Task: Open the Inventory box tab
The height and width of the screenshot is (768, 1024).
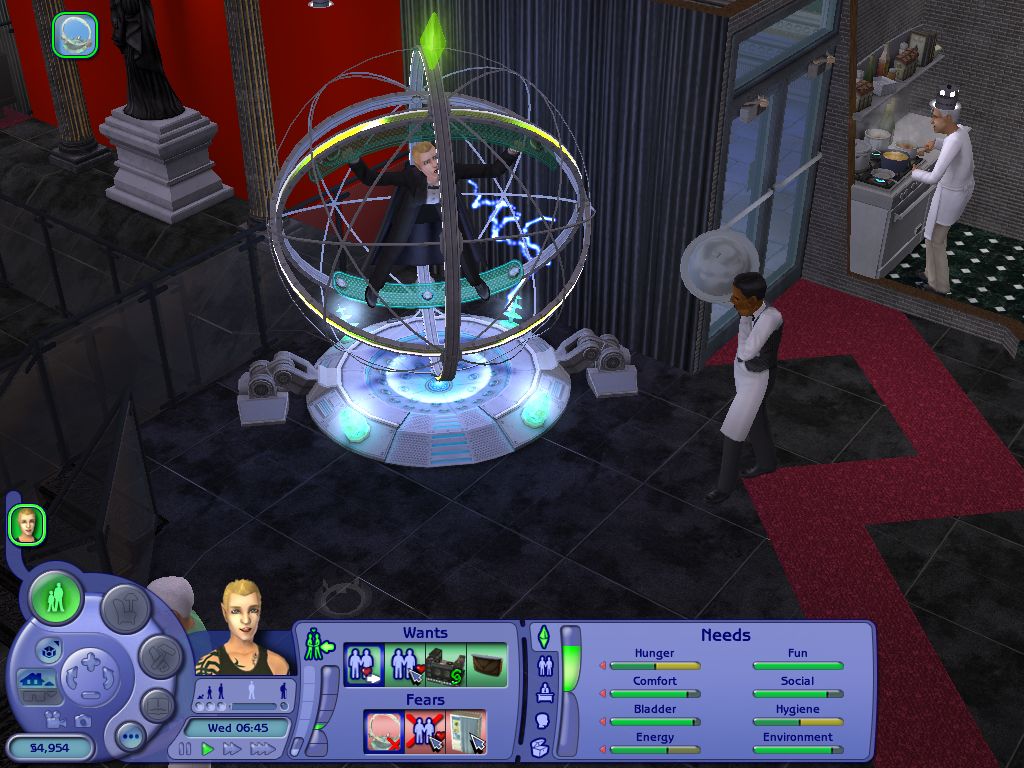Action: click(540, 747)
